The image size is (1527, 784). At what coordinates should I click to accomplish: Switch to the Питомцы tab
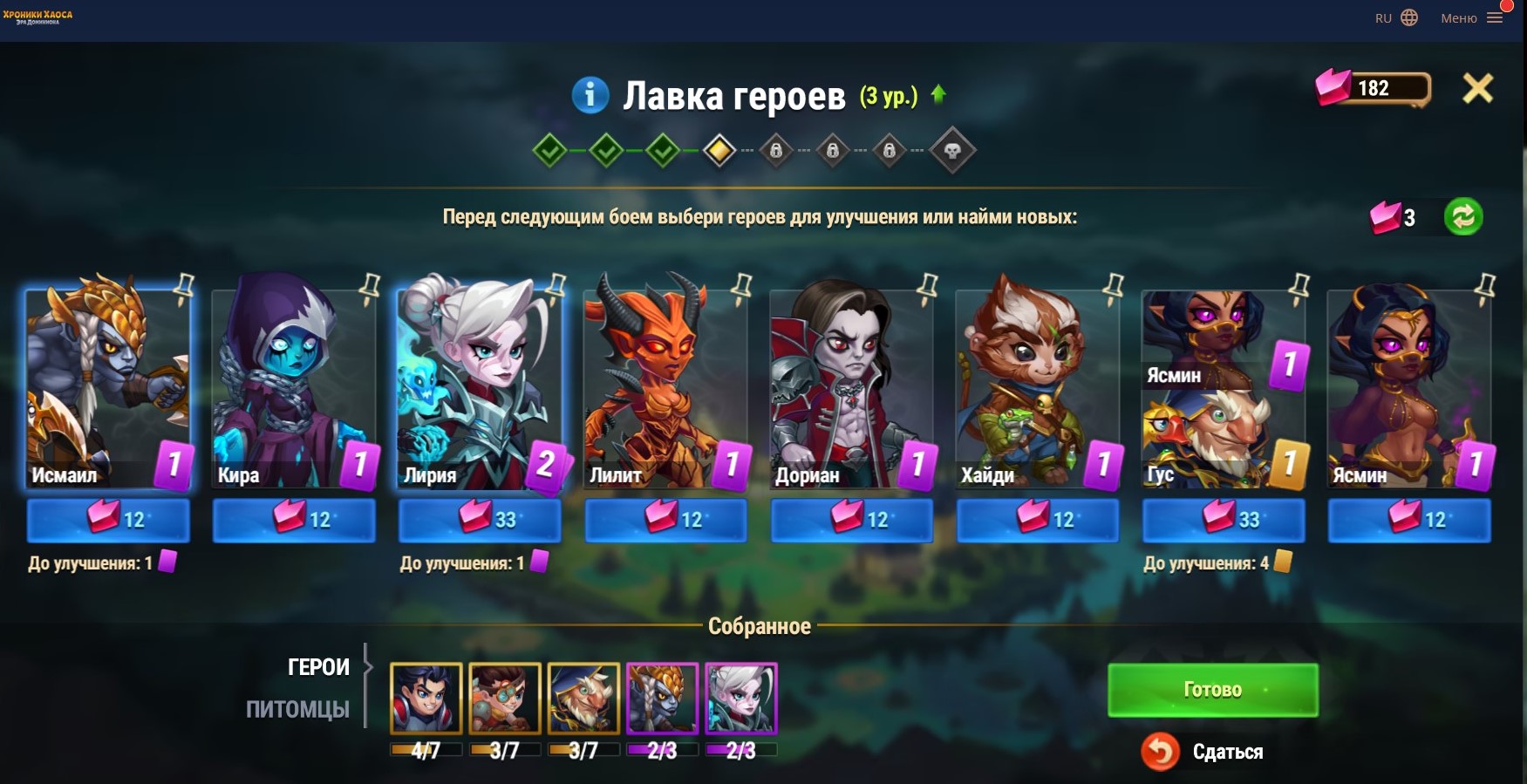click(x=297, y=709)
